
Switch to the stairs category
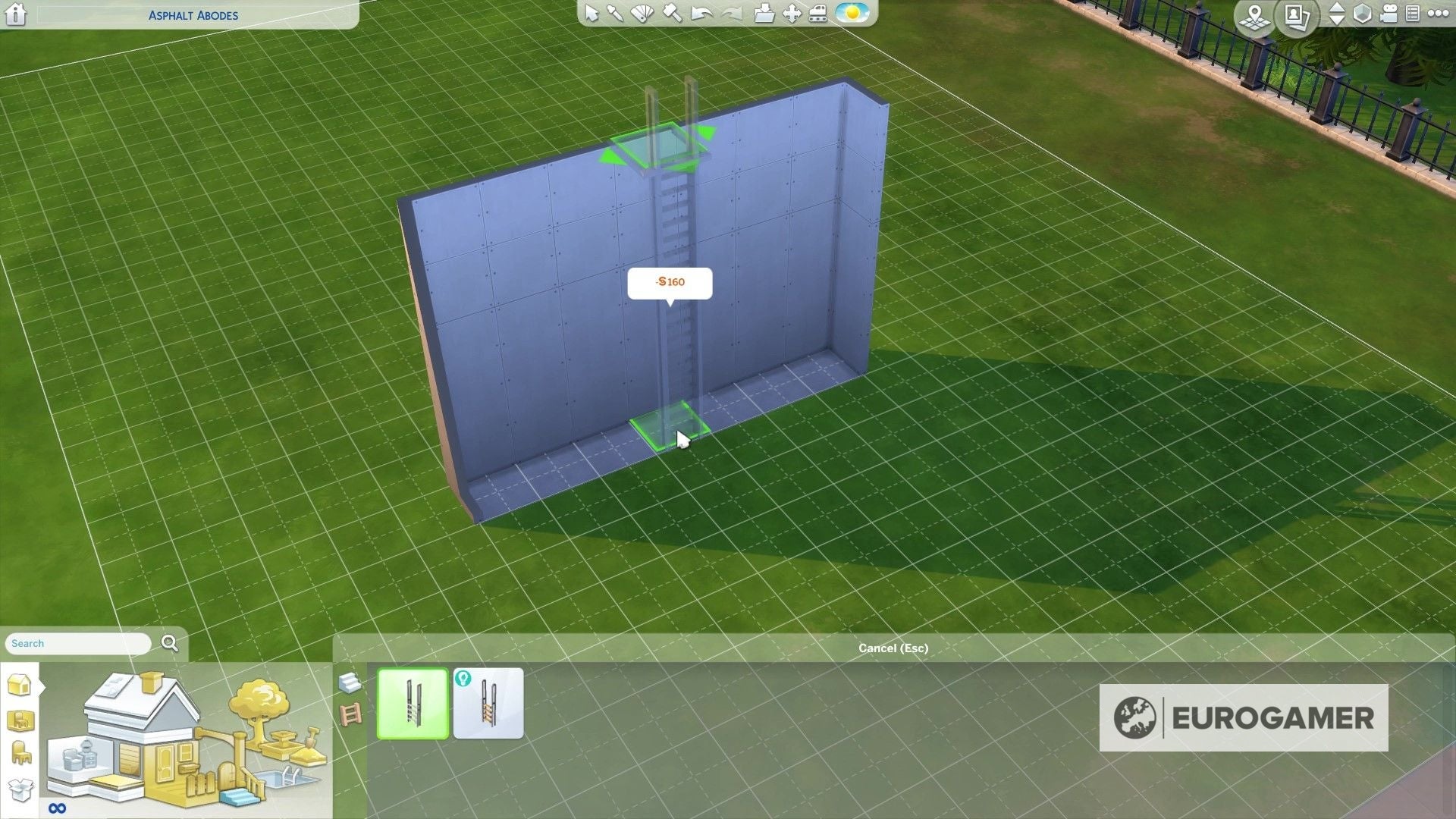(x=350, y=684)
